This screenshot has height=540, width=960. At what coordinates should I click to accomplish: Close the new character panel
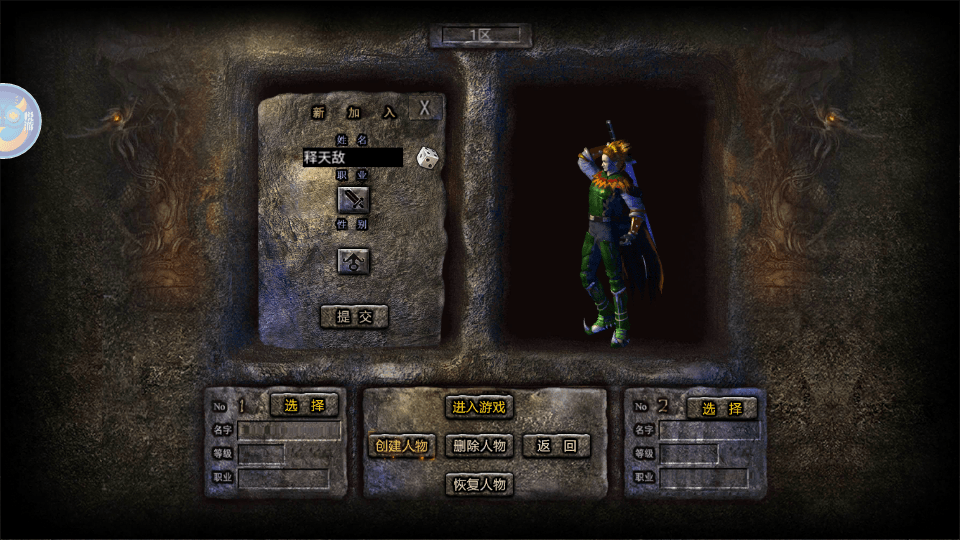click(426, 108)
